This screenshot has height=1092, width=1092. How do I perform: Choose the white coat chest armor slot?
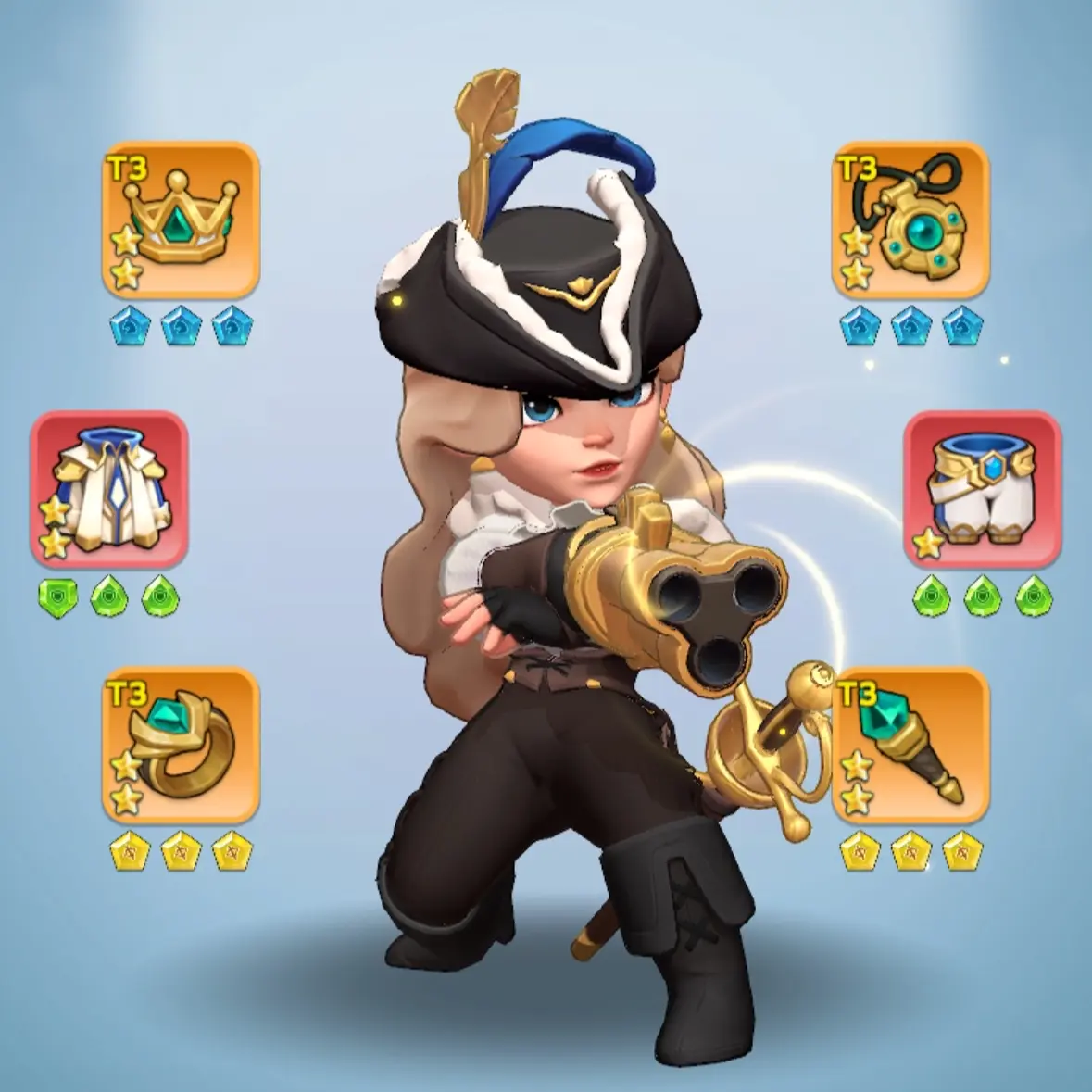[x=109, y=488]
